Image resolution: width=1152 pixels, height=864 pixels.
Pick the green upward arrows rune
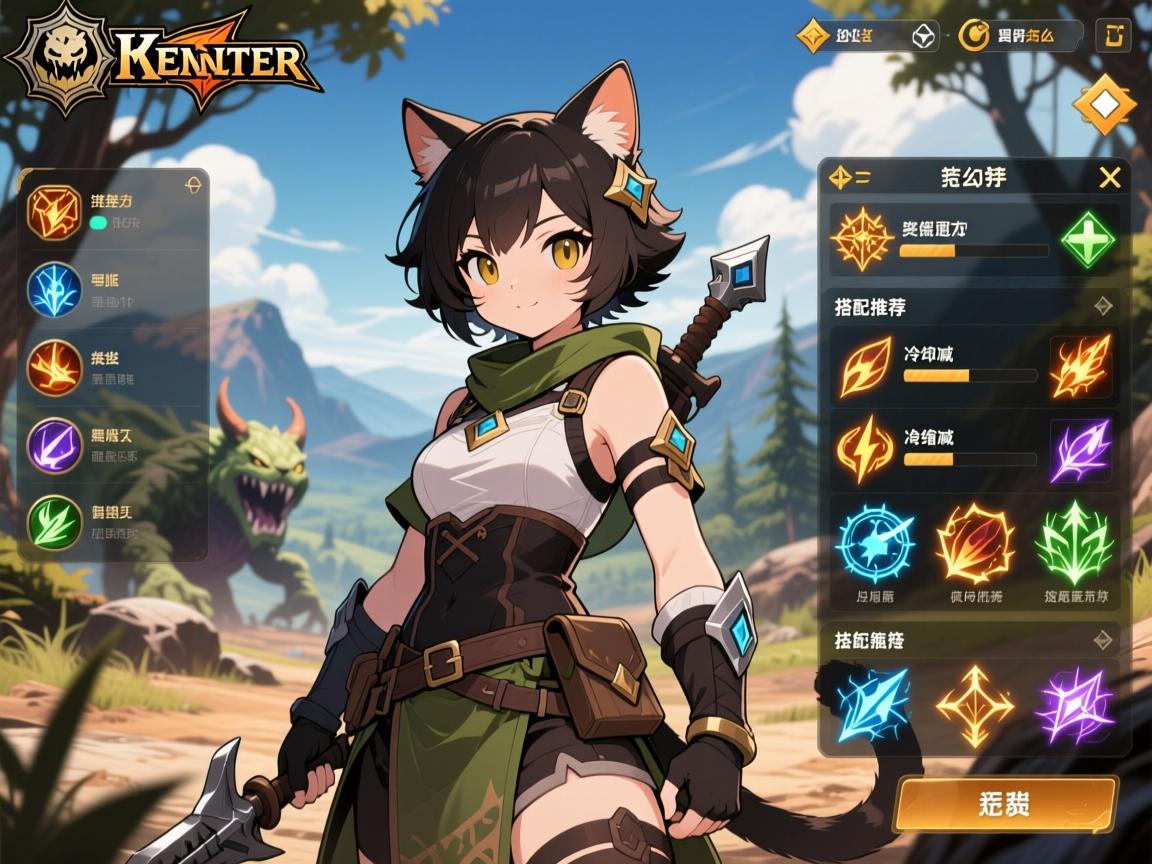pos(1074,544)
